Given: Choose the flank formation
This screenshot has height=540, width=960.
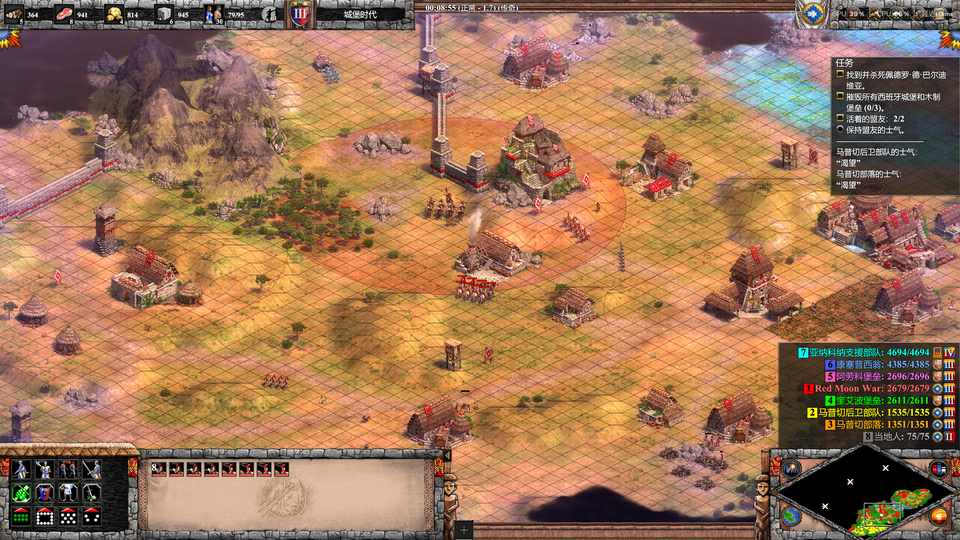Looking at the screenshot, I should [x=92, y=516].
